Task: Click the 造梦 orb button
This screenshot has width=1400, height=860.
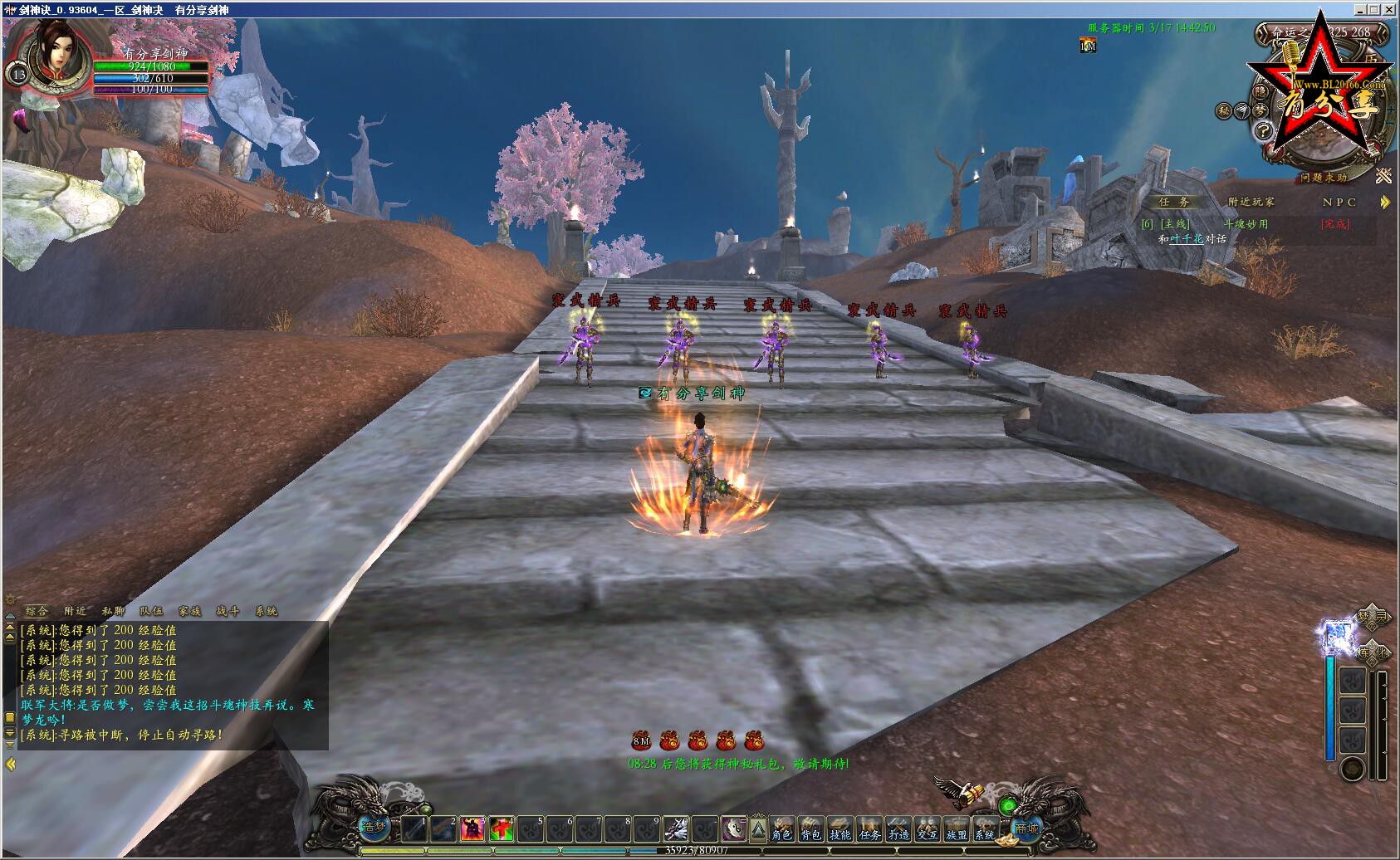Action: point(374,827)
